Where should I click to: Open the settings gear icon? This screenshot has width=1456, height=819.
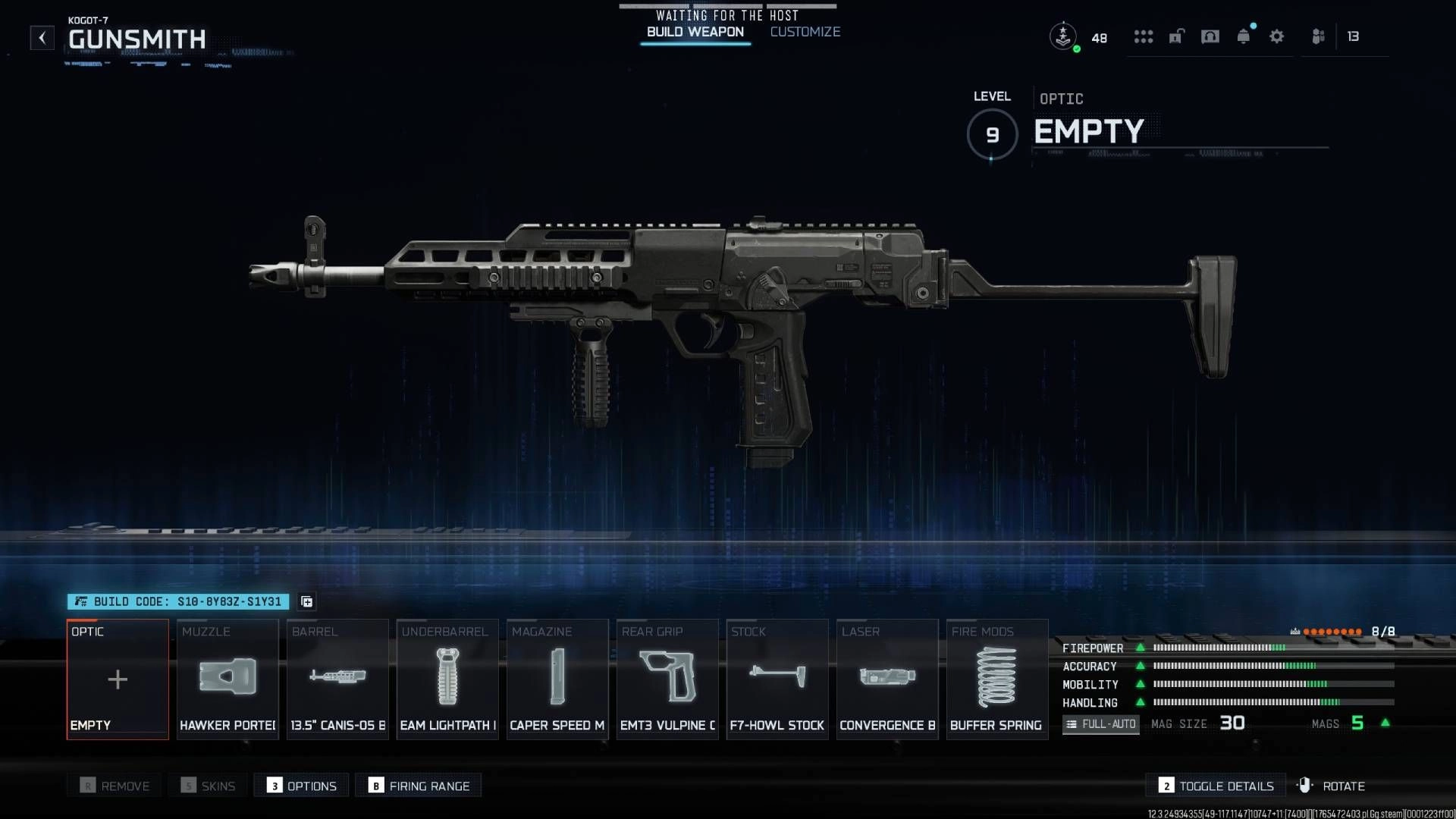point(1276,36)
